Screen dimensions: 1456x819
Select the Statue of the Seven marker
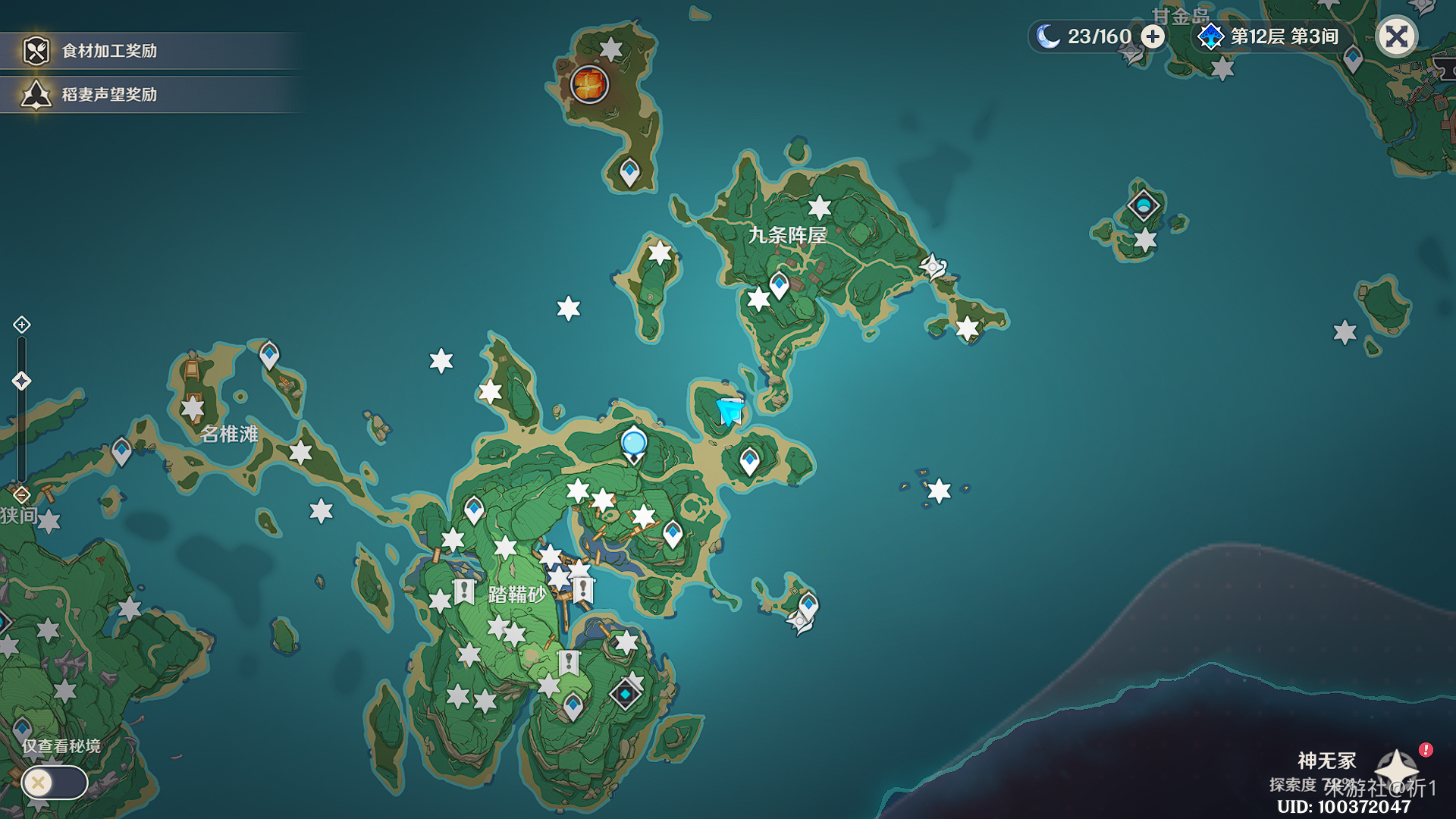click(x=633, y=443)
